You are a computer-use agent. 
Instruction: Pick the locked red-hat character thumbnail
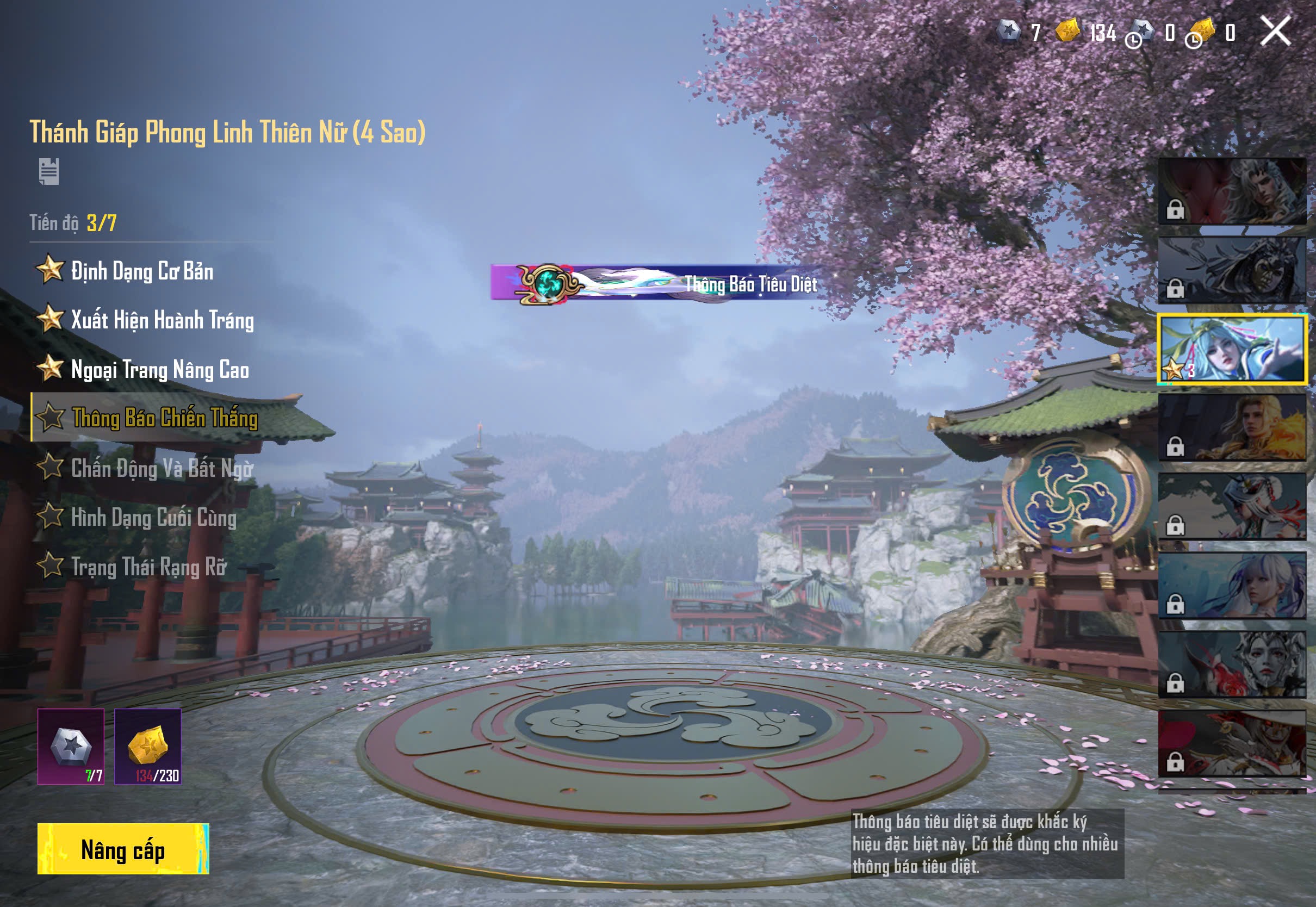coord(1232,743)
